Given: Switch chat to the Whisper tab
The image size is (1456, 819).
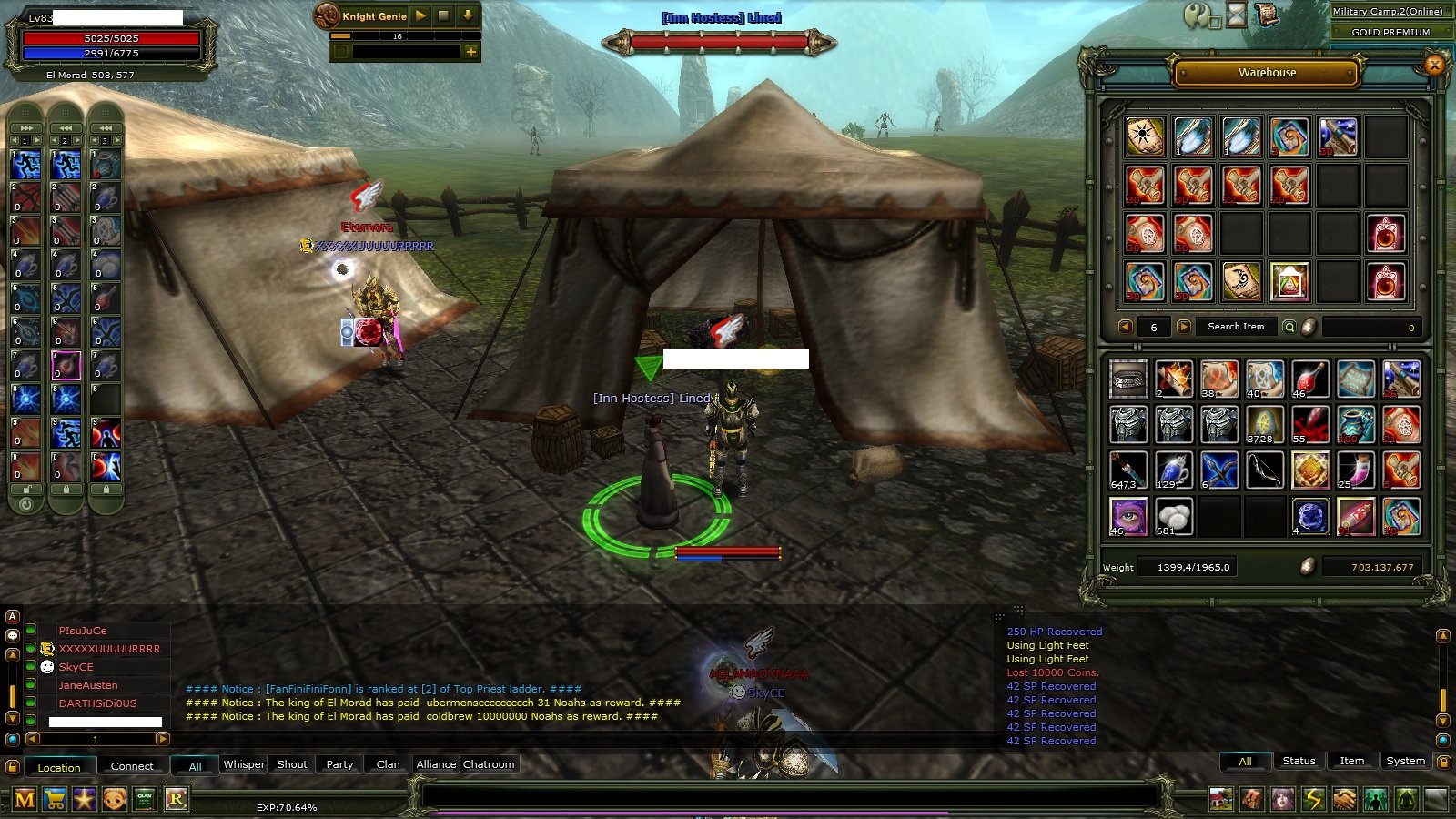Looking at the screenshot, I should (243, 764).
